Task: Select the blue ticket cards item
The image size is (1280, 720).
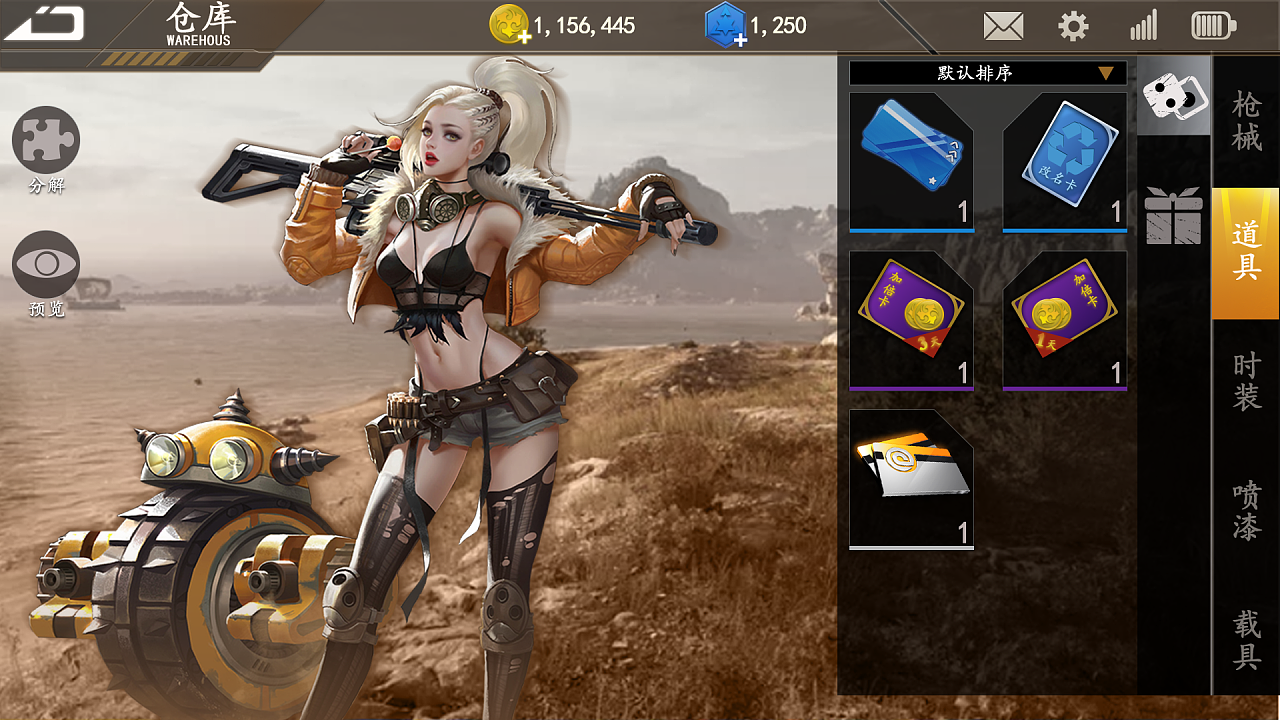Action: [911, 162]
